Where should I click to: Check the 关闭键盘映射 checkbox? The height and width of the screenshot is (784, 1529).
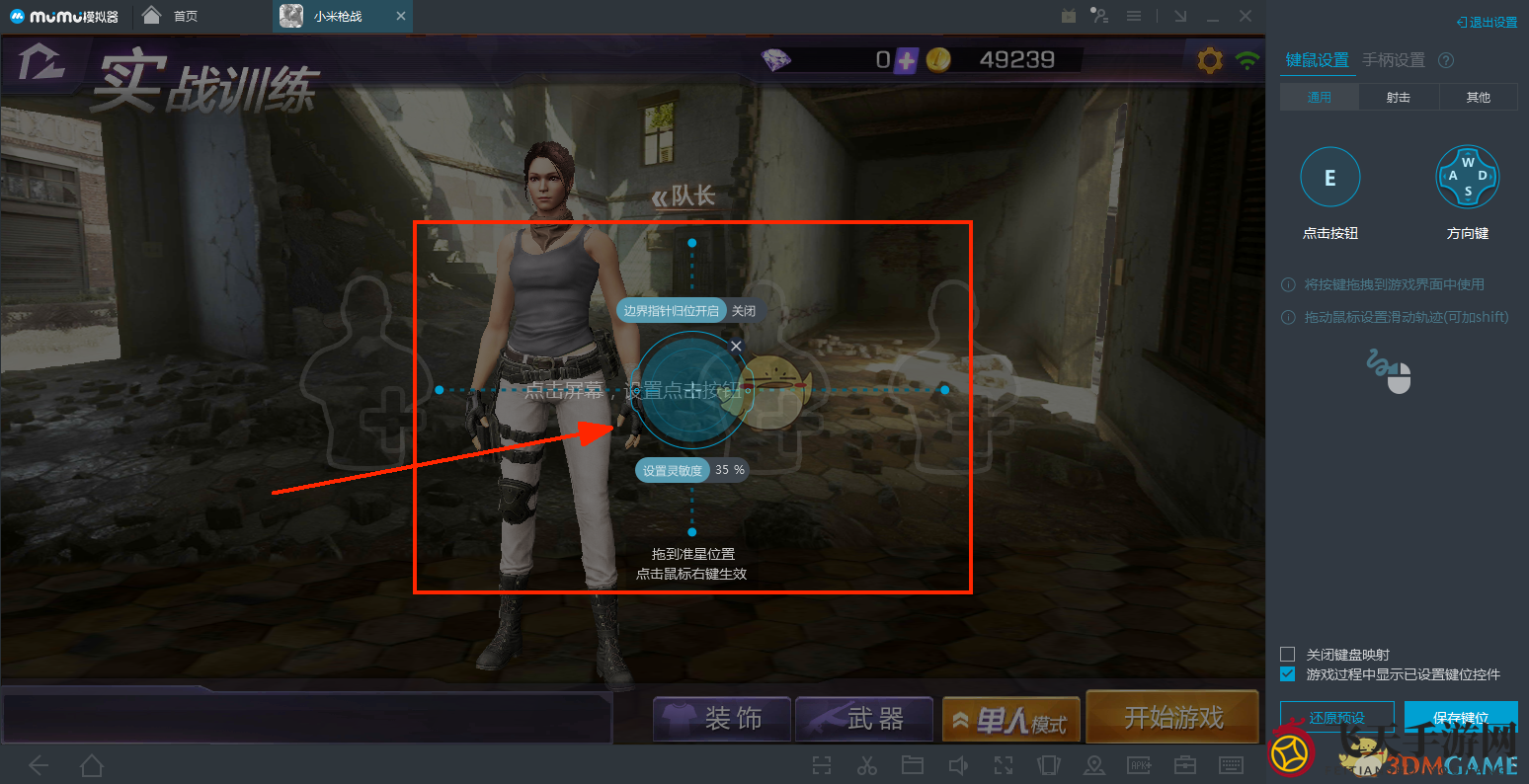coord(1287,654)
